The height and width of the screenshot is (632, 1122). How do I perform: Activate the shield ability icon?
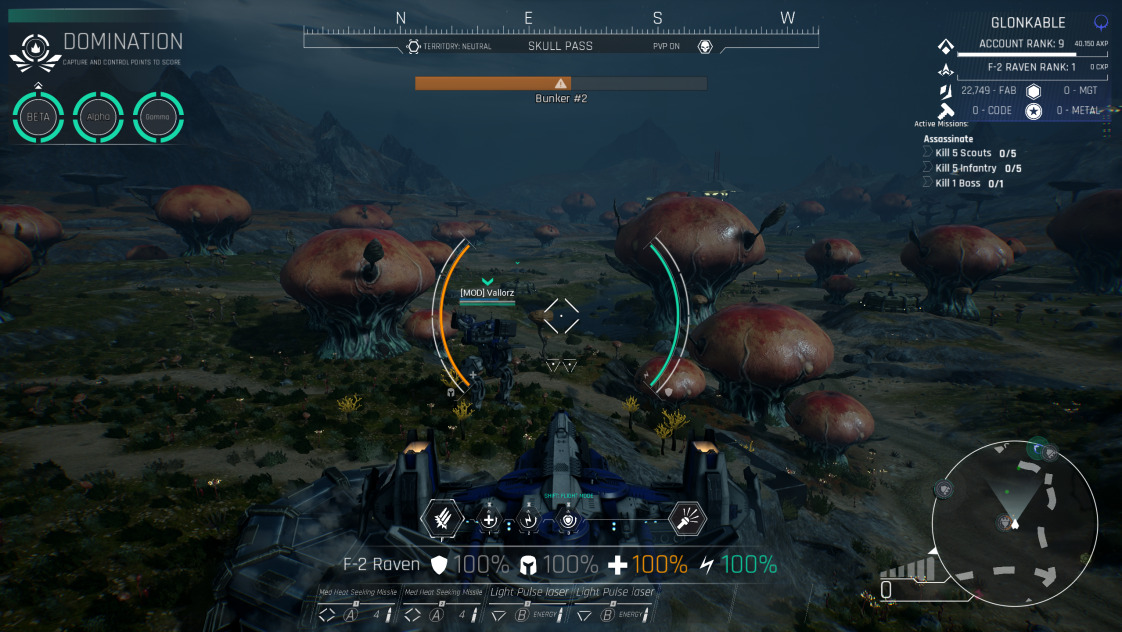coord(568,520)
